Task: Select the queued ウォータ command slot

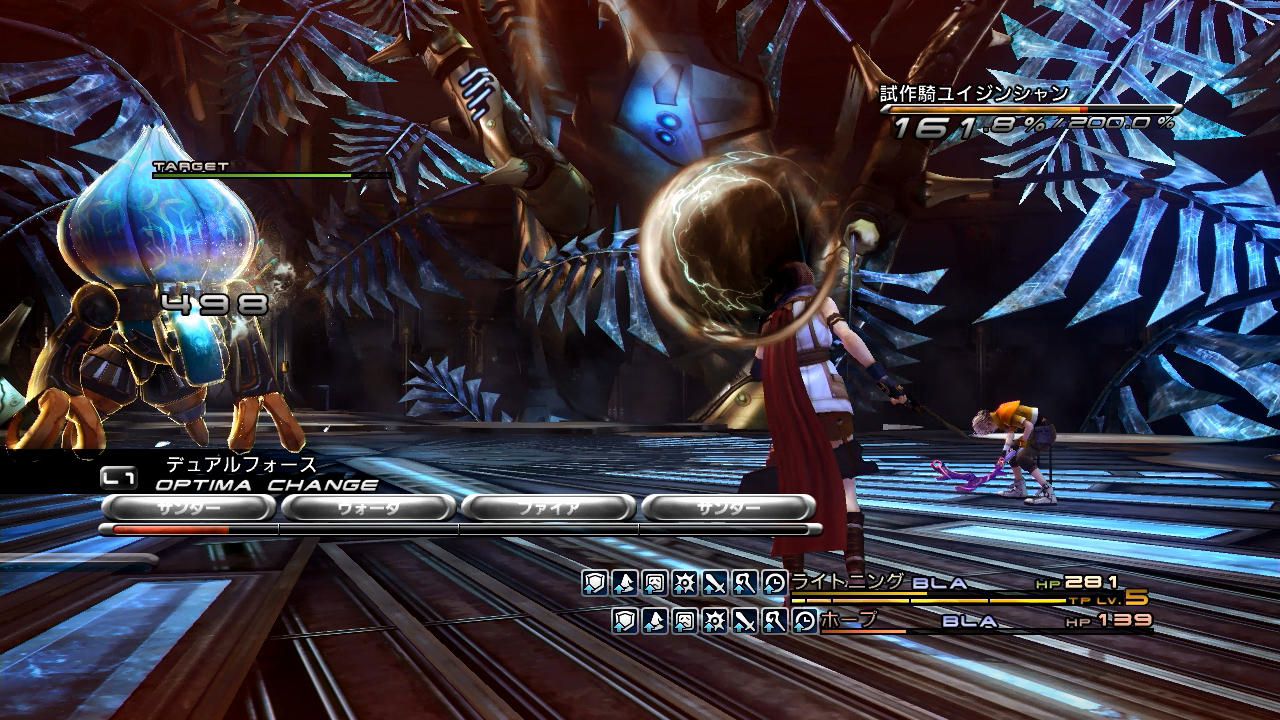Action: click(367, 508)
